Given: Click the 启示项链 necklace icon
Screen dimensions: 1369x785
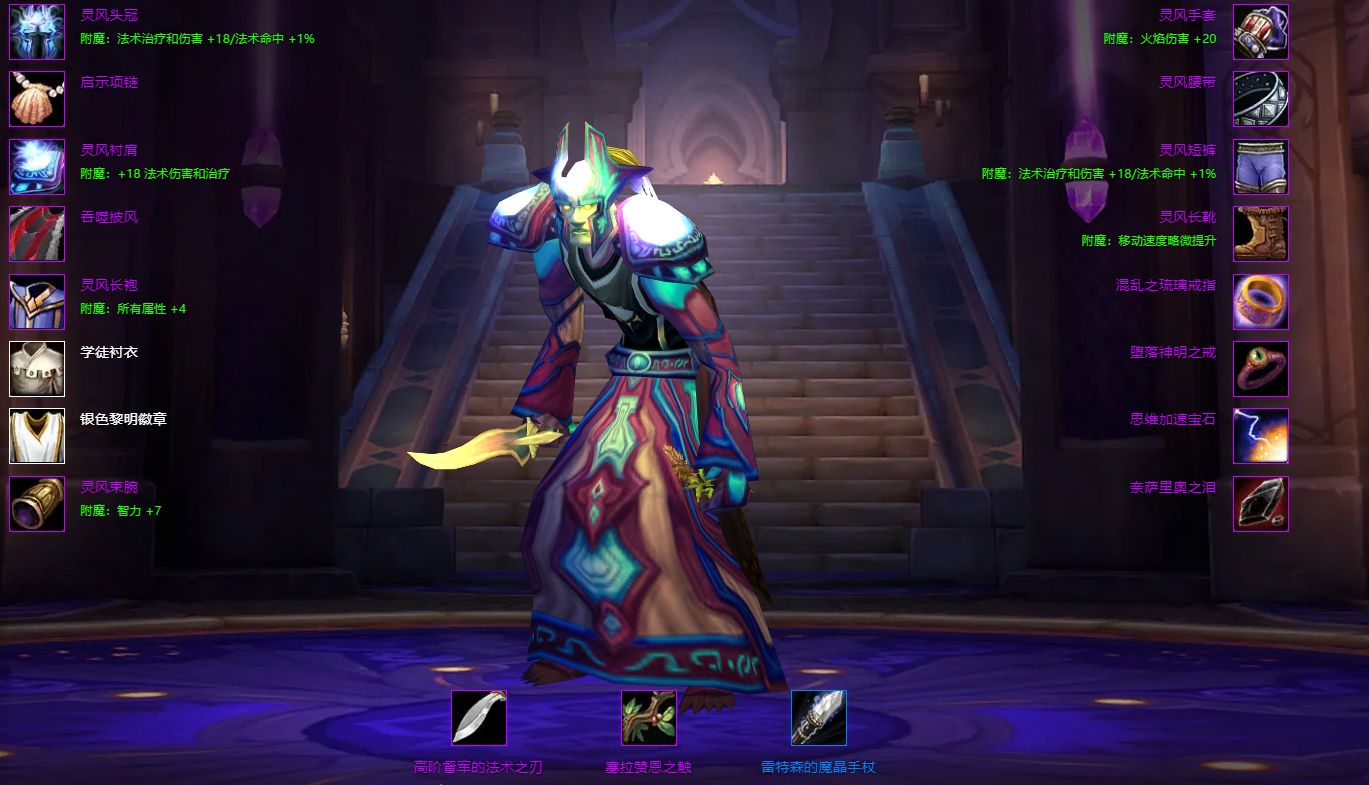Looking at the screenshot, I should click(x=37, y=99).
